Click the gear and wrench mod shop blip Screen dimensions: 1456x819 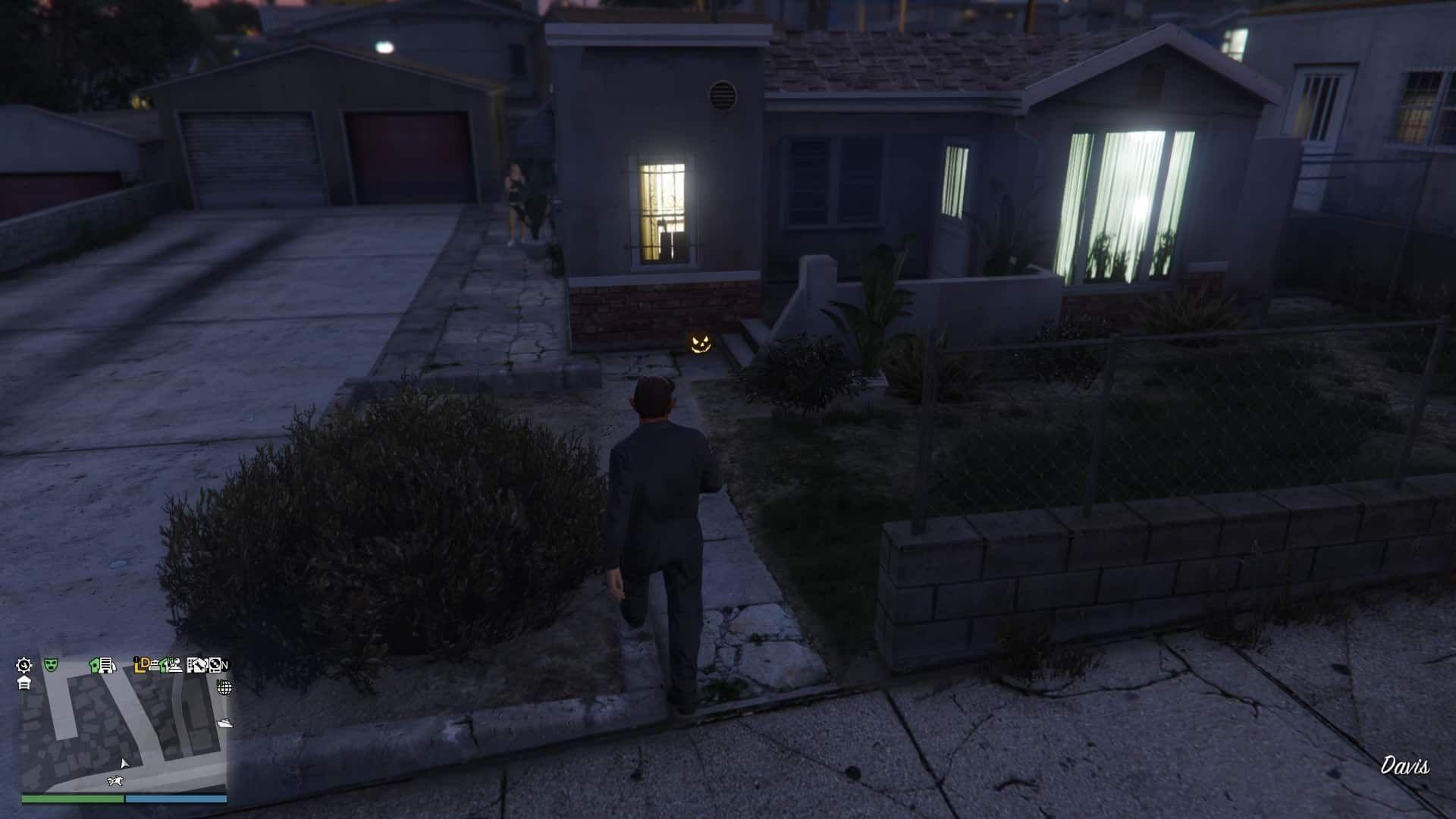[24, 665]
